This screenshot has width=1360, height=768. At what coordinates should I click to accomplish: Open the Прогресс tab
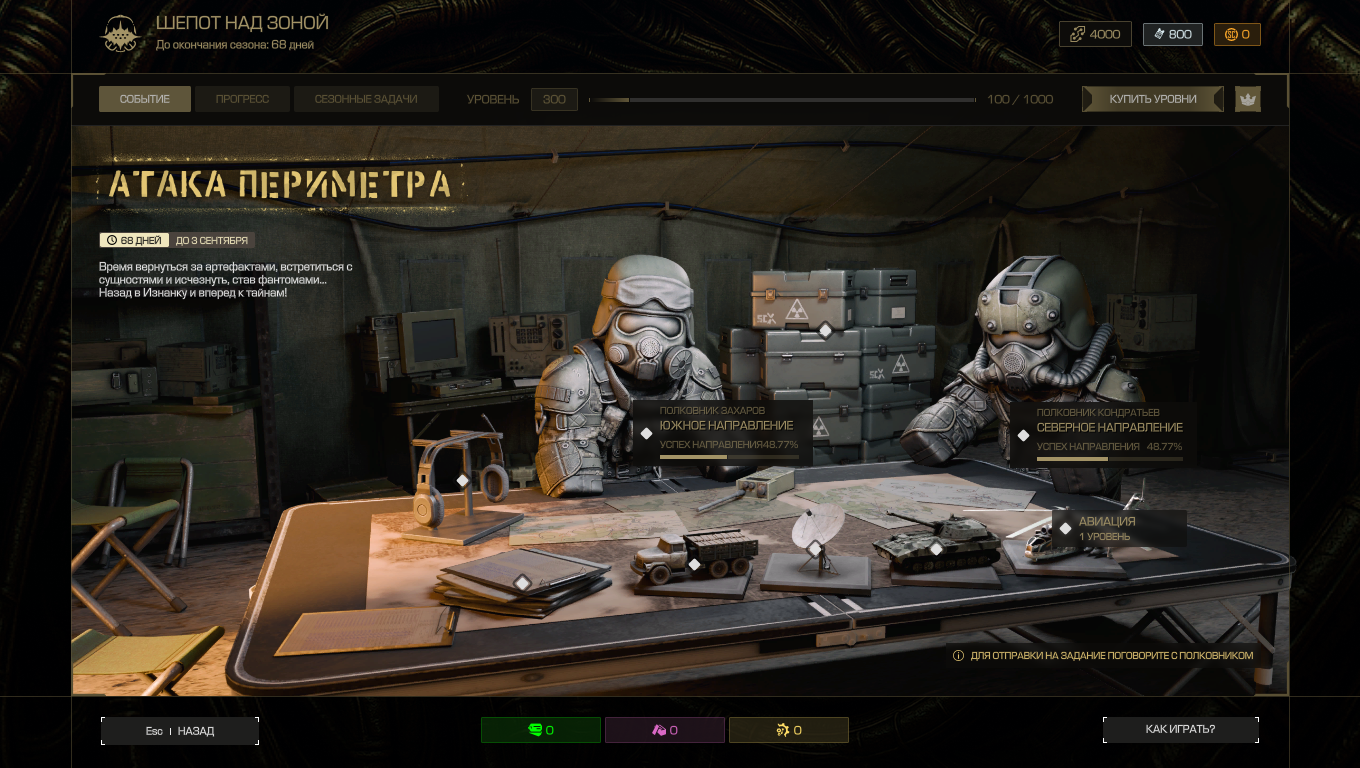pos(242,99)
